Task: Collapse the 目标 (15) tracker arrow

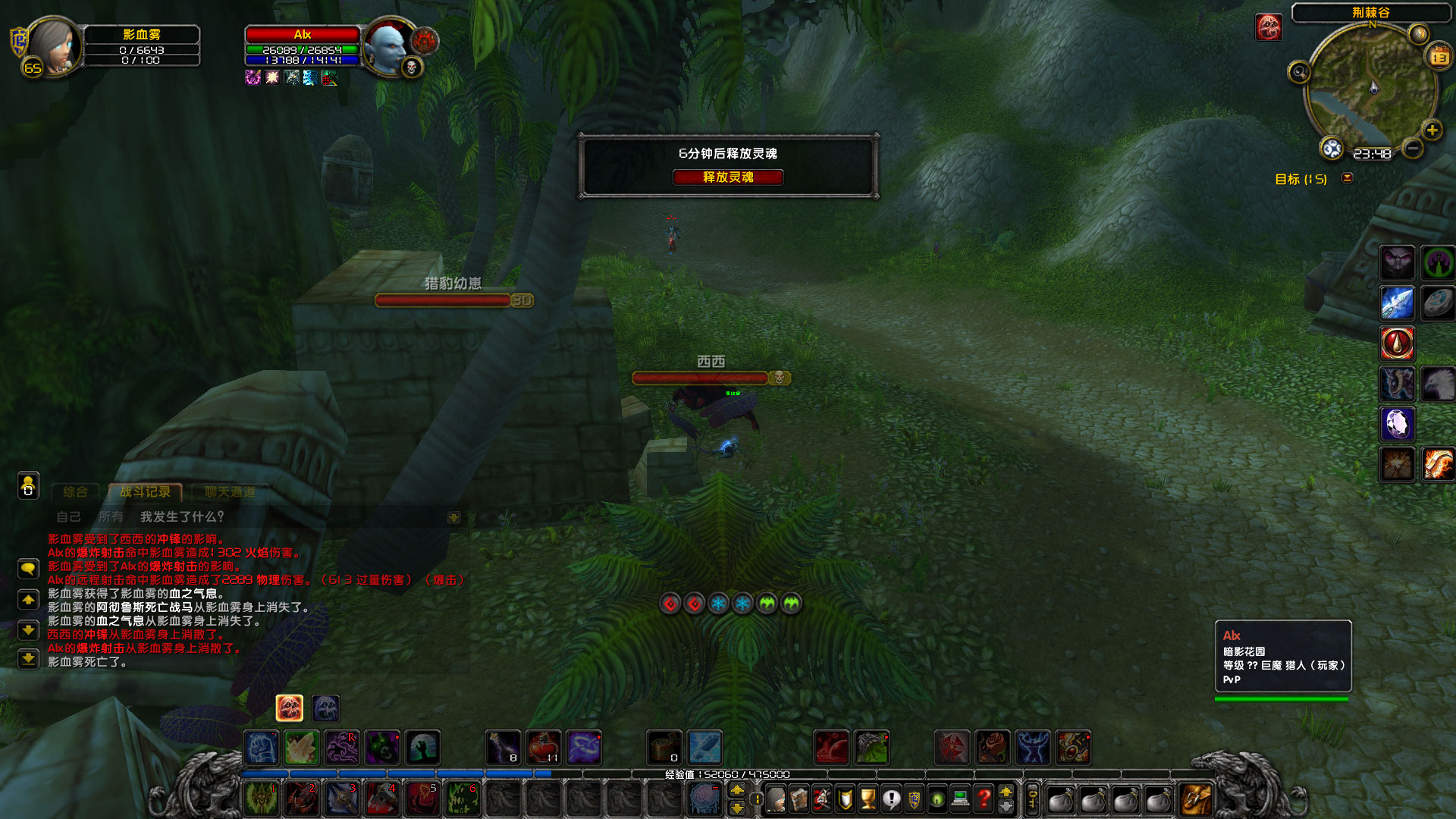Action: (x=1348, y=178)
